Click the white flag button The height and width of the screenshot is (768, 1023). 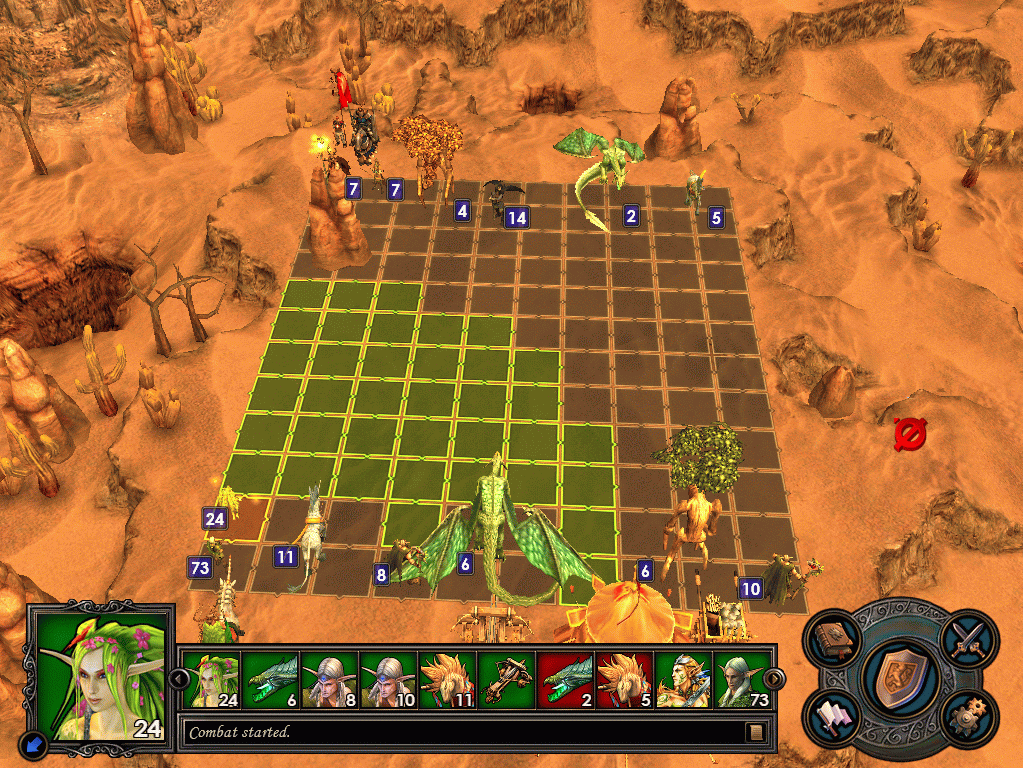click(834, 719)
